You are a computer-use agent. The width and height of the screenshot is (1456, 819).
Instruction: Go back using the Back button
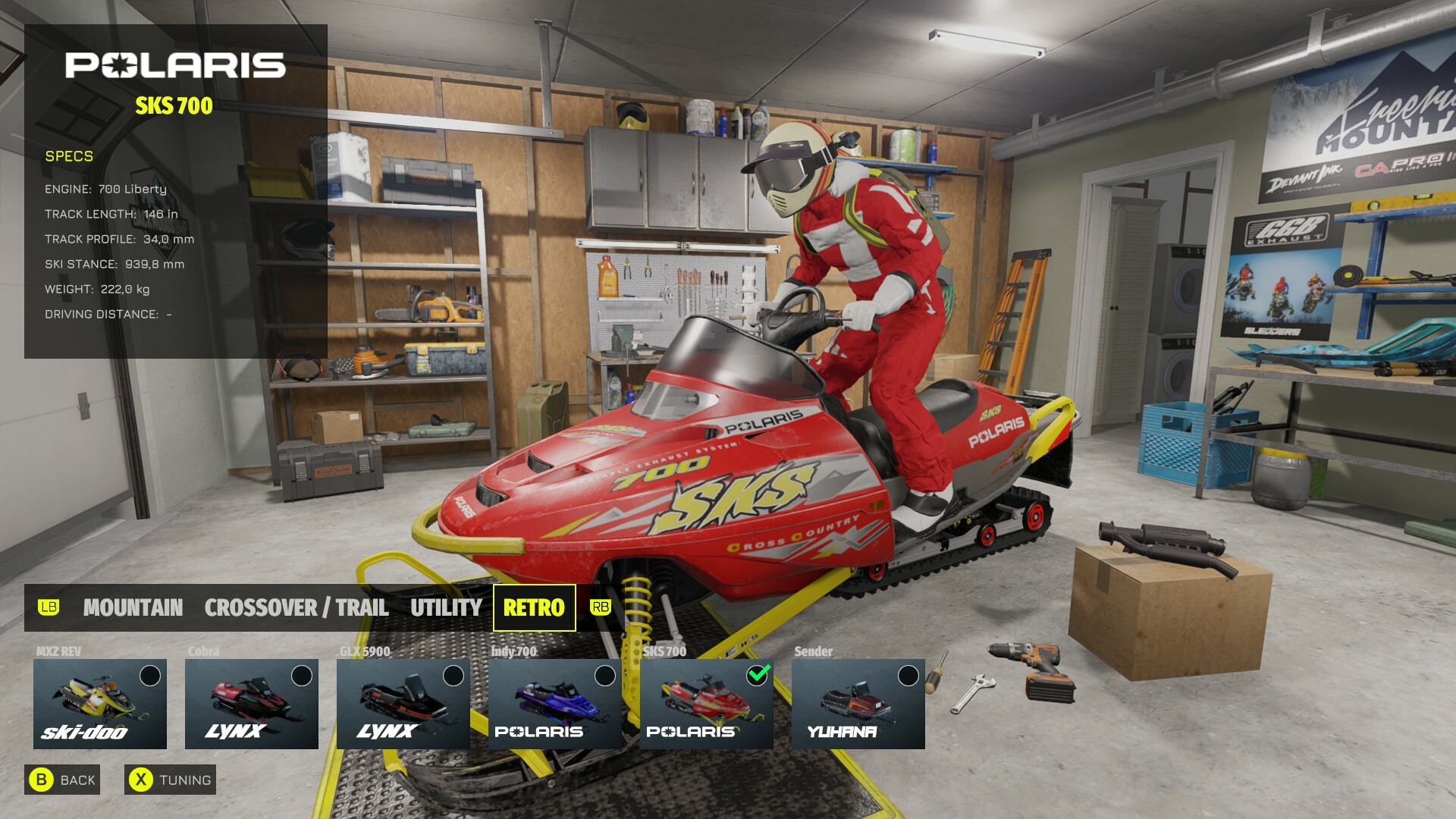point(63,780)
